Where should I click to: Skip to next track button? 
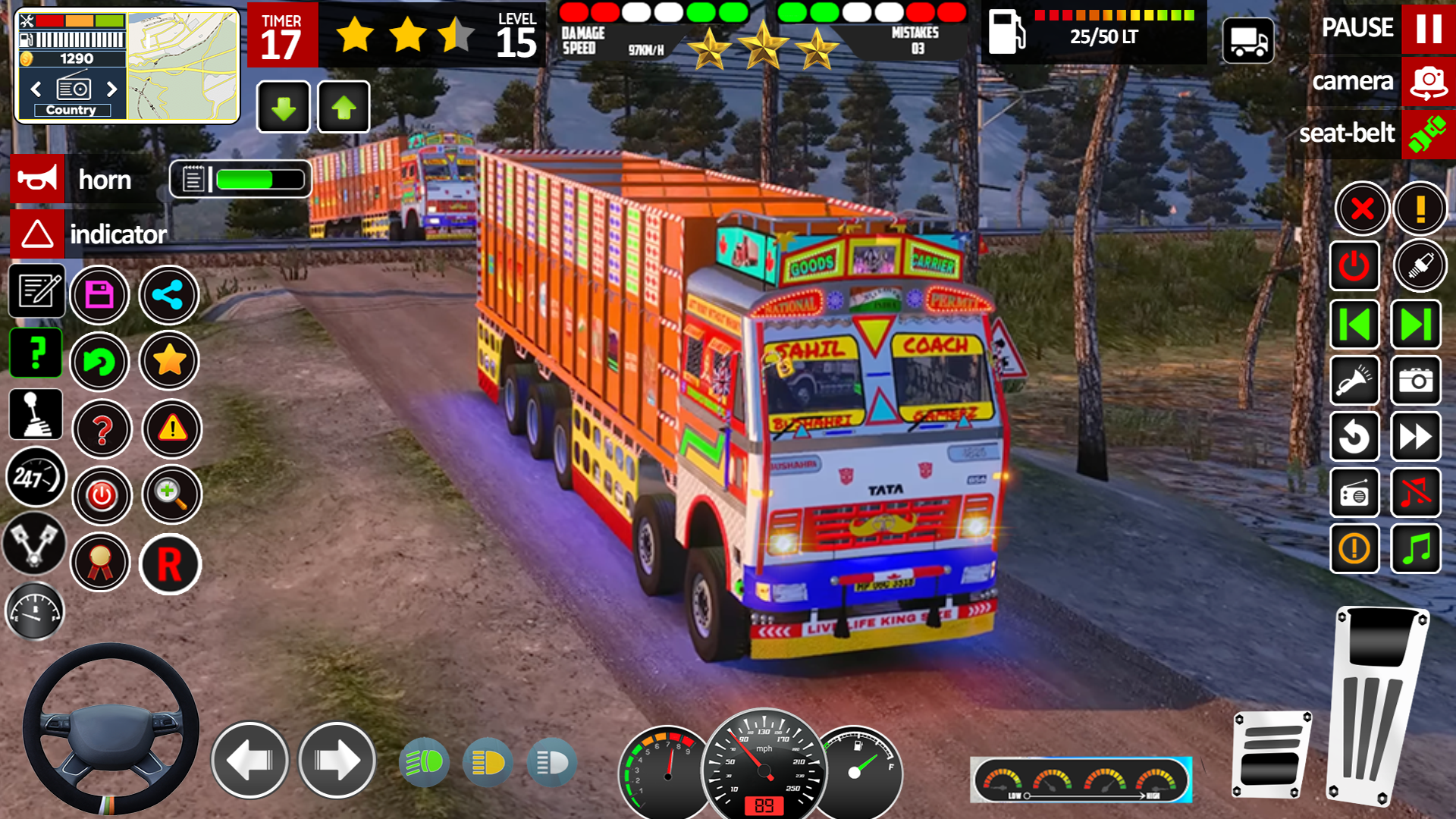(1416, 325)
